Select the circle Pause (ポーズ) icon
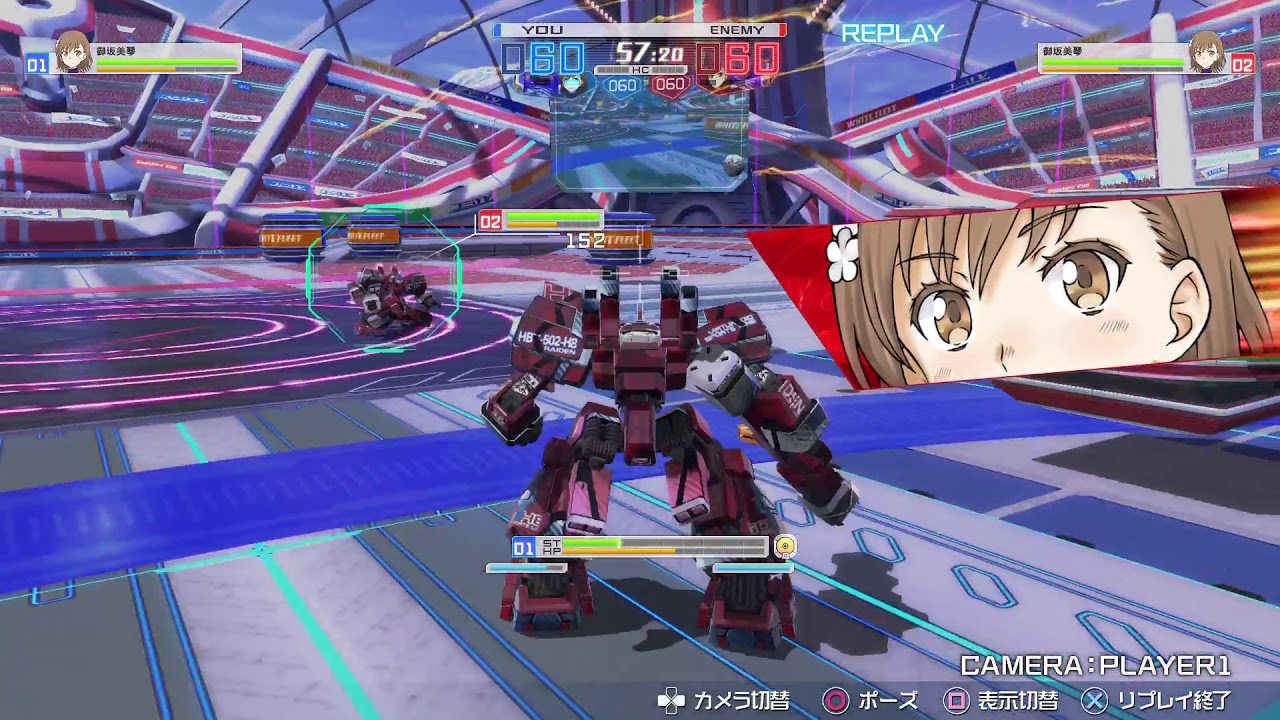 pos(836,701)
